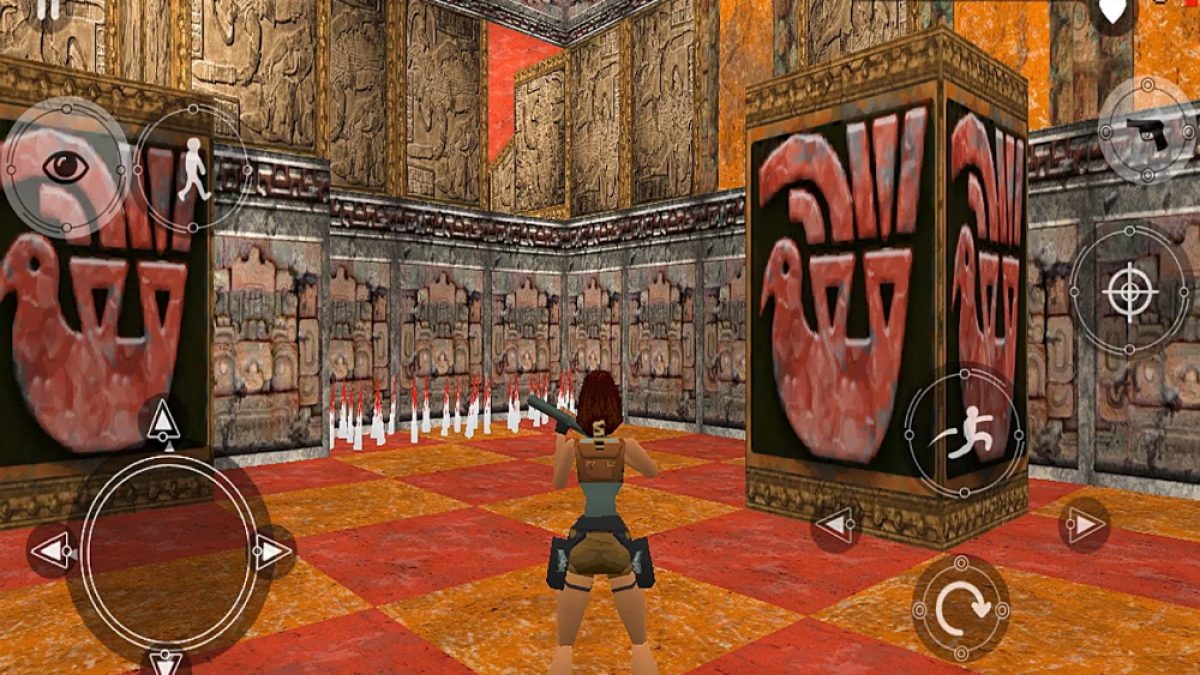Screen dimensions: 1200x675
Task: Sidestep with the right arrow beside the roll button
Action: pyautogui.click(x=1083, y=524)
